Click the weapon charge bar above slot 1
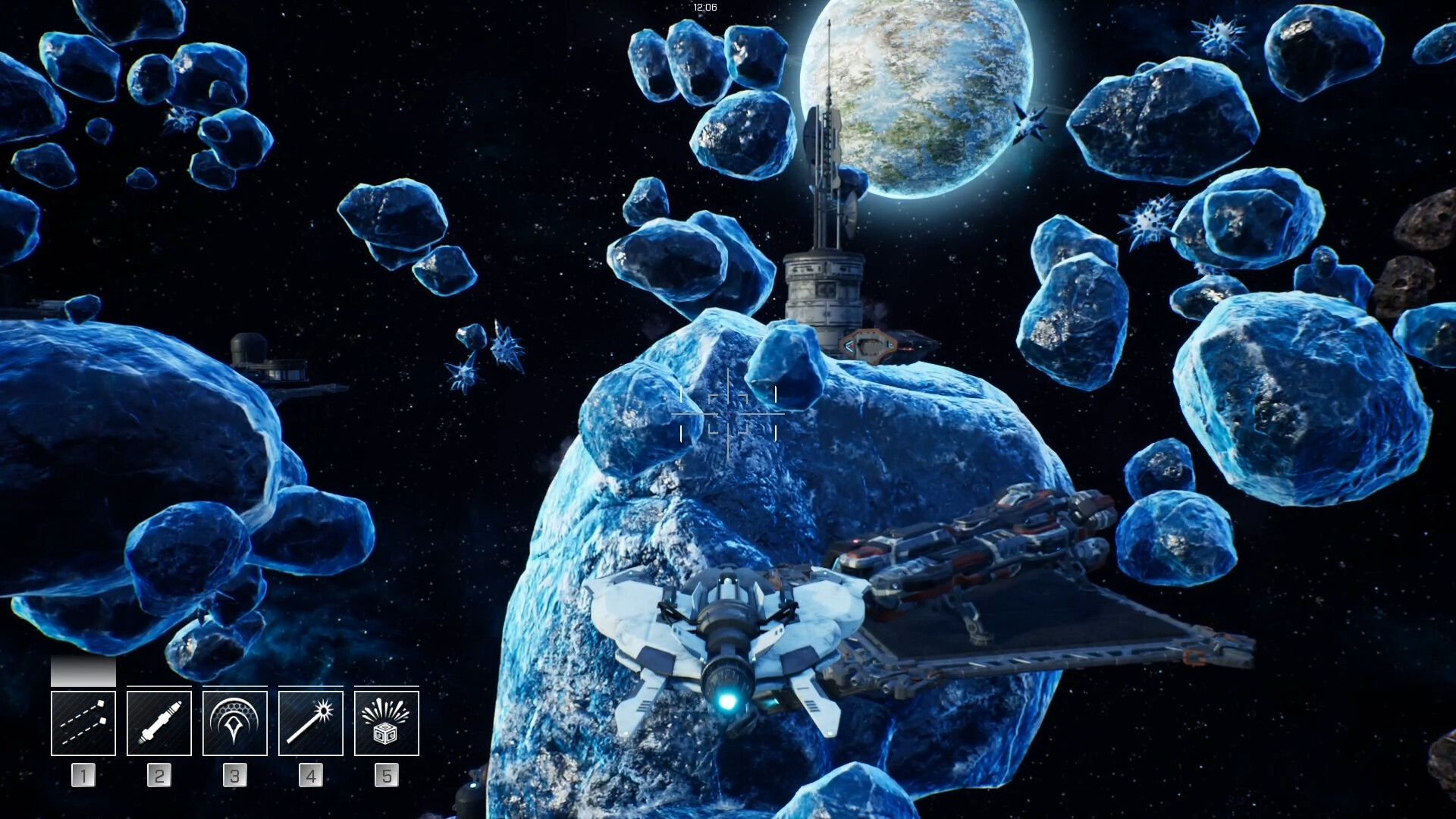1456x819 pixels. pos(83,671)
